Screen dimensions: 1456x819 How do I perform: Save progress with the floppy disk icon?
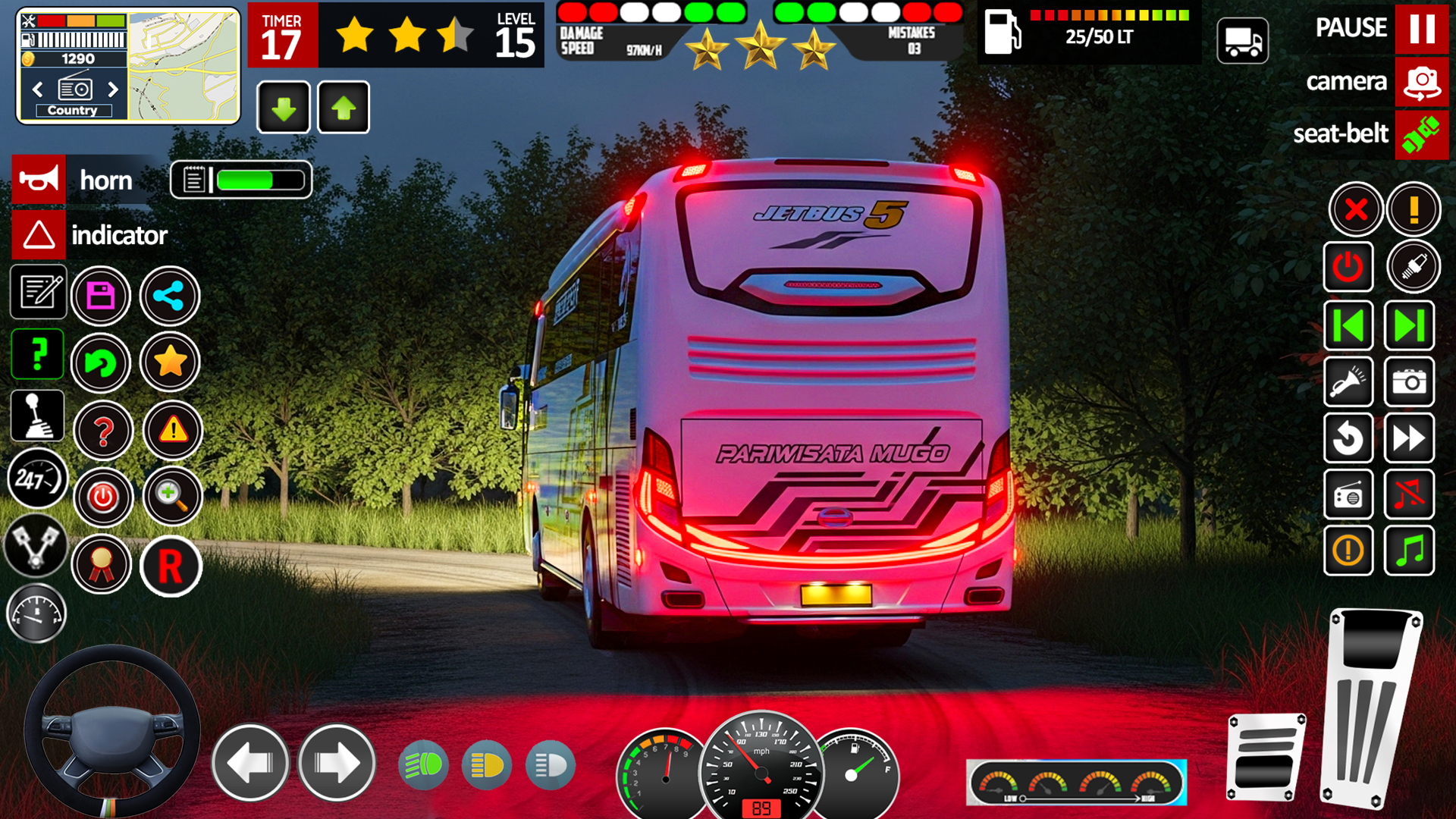click(101, 296)
